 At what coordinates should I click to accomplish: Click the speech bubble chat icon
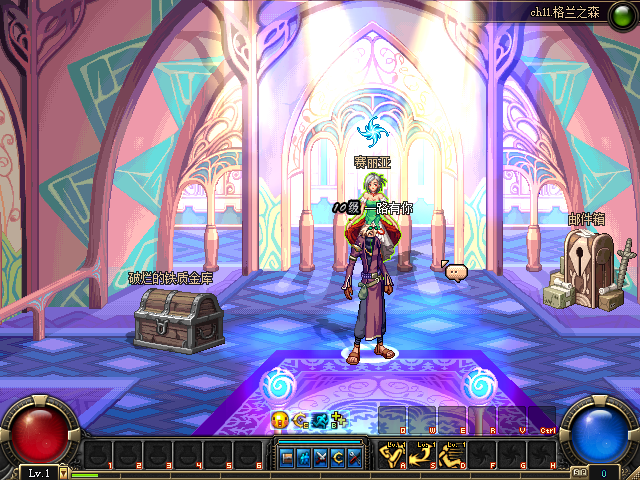[x=456, y=271]
